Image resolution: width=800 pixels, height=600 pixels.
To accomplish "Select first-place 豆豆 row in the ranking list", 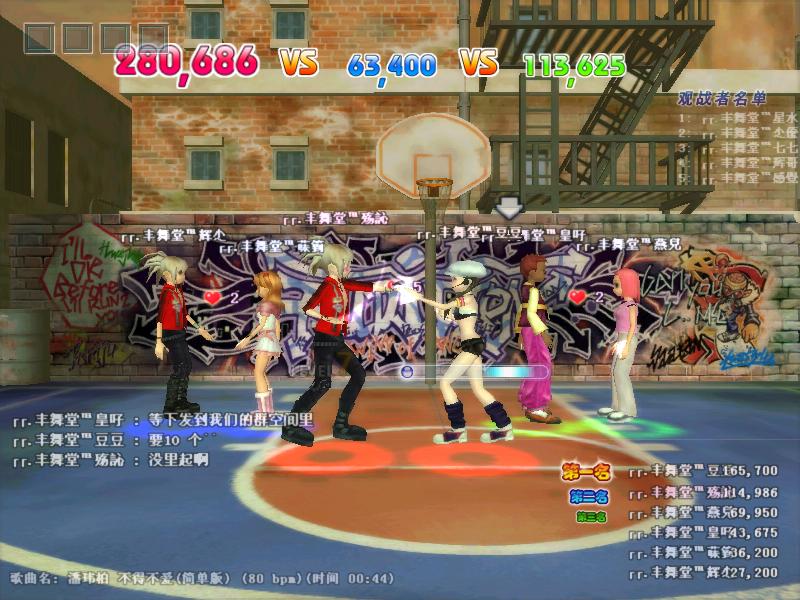I will coord(703,471).
